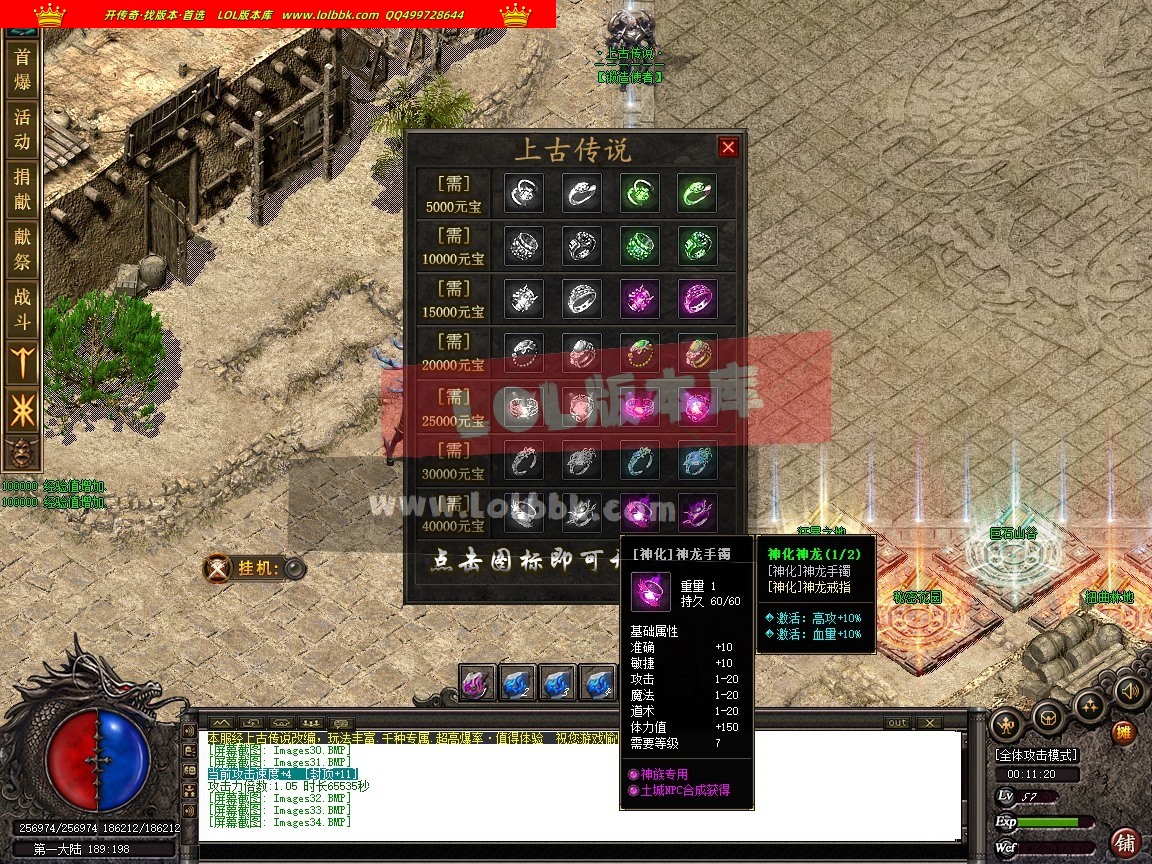
Task: Open the 战斗 combat menu
Action: (22, 308)
